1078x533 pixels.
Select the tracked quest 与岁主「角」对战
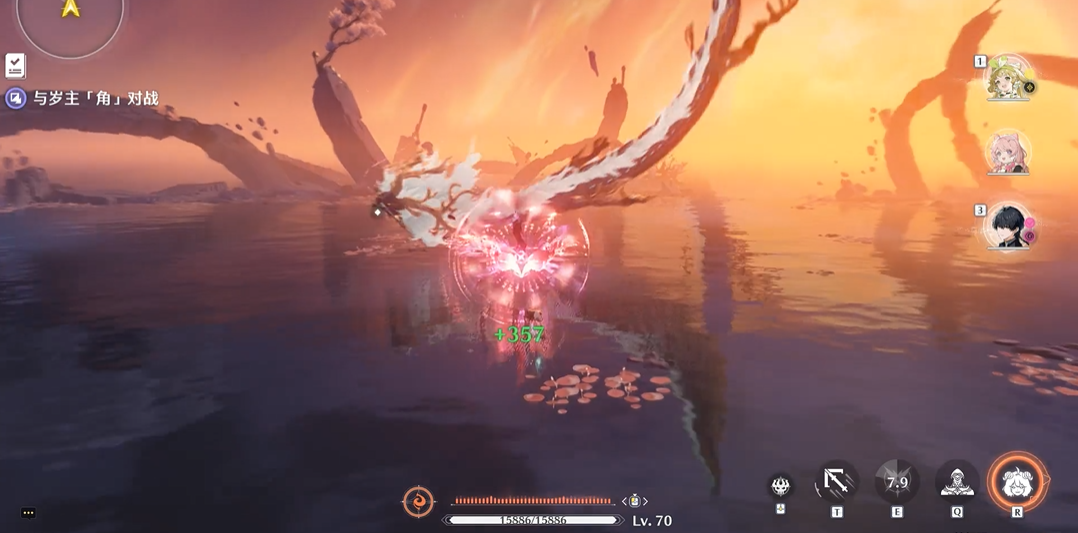(95, 98)
